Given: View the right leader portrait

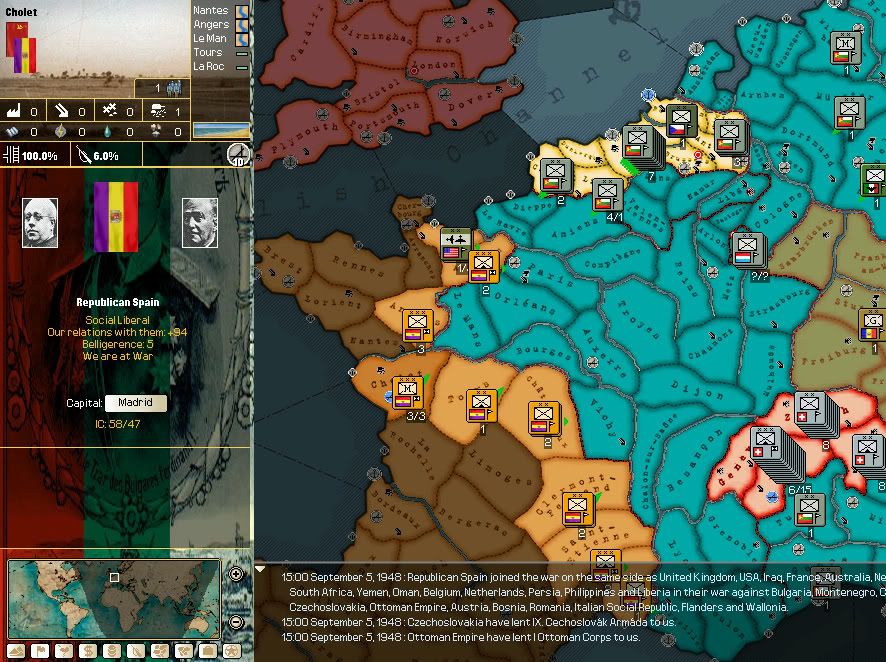Looking at the screenshot, I should [200, 222].
